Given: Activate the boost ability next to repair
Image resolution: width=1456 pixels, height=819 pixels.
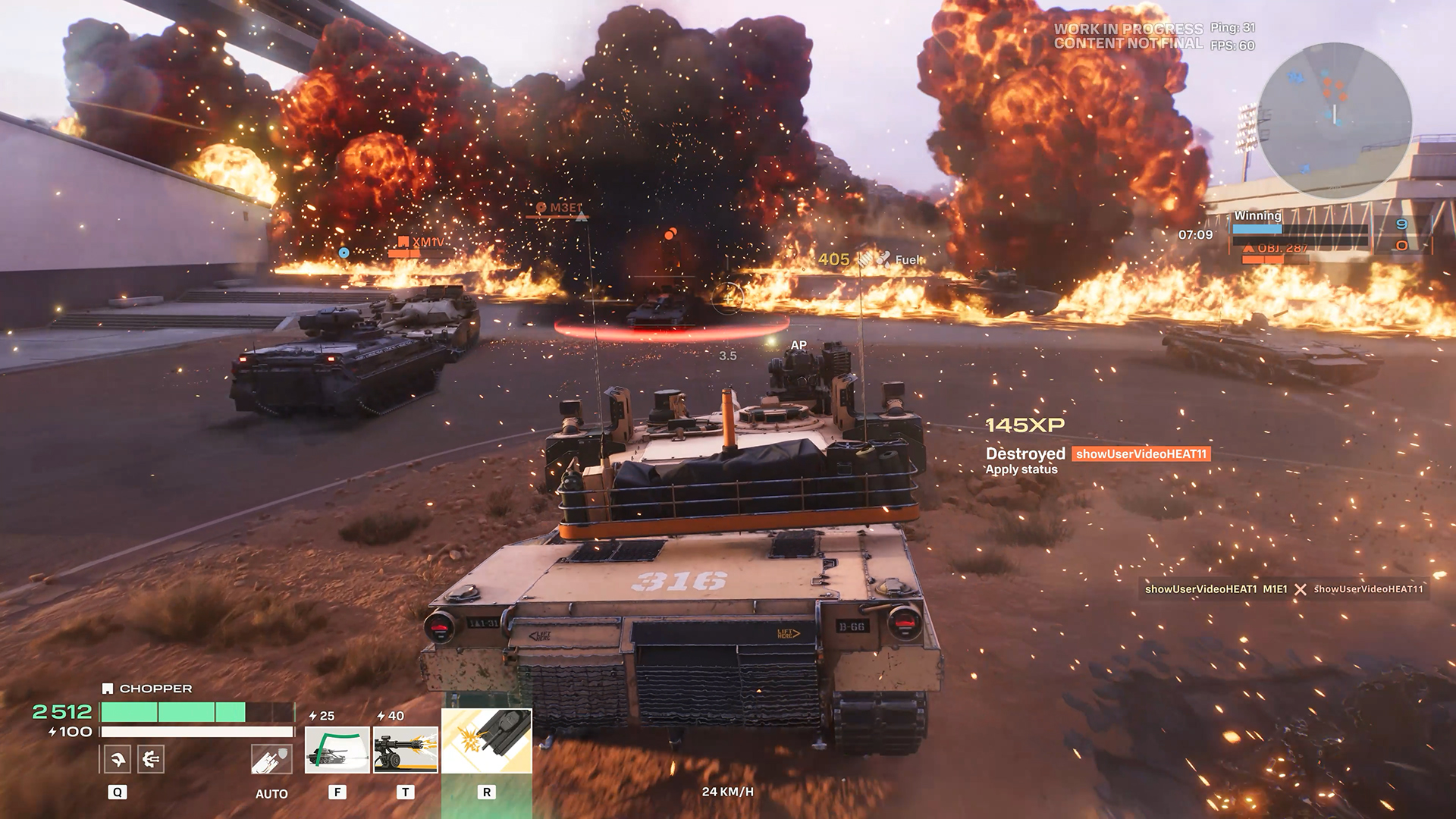Looking at the screenshot, I should point(150,758).
